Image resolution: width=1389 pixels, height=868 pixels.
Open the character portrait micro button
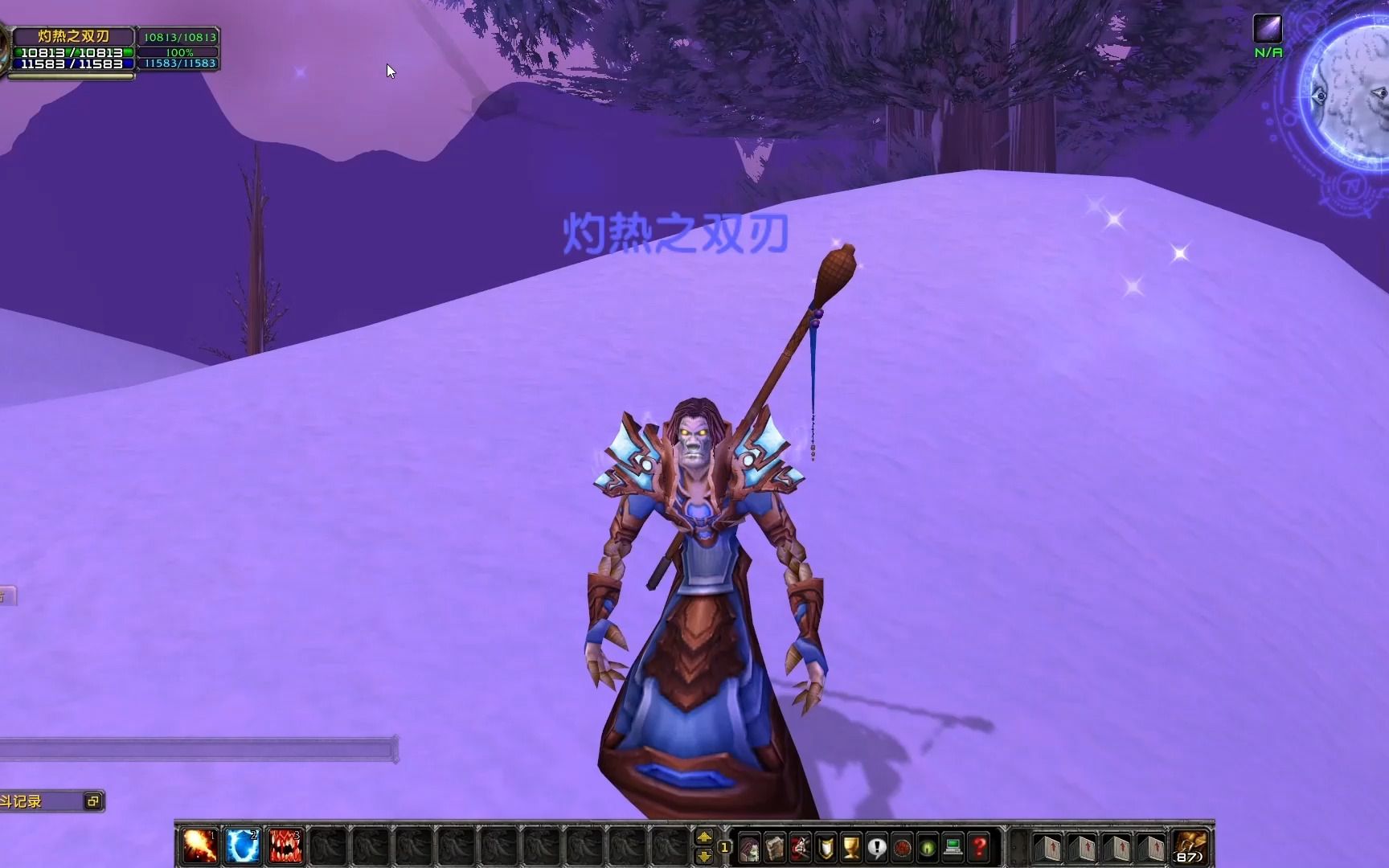pos(749,847)
